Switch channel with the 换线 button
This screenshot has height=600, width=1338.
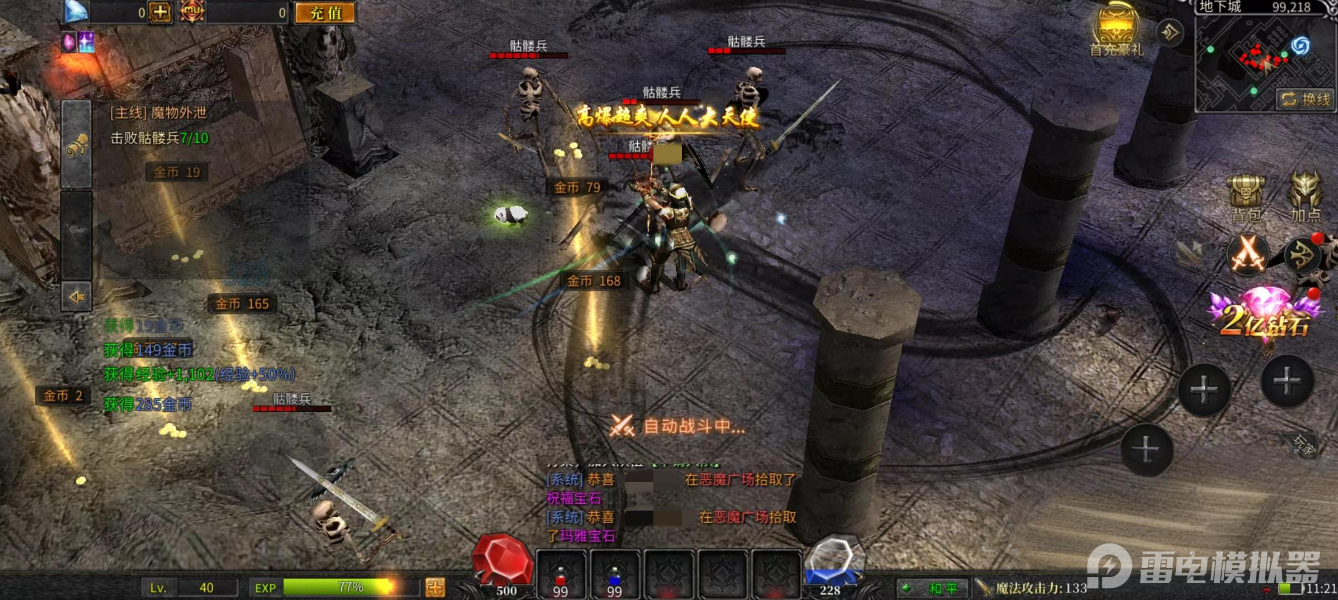(x=1306, y=99)
